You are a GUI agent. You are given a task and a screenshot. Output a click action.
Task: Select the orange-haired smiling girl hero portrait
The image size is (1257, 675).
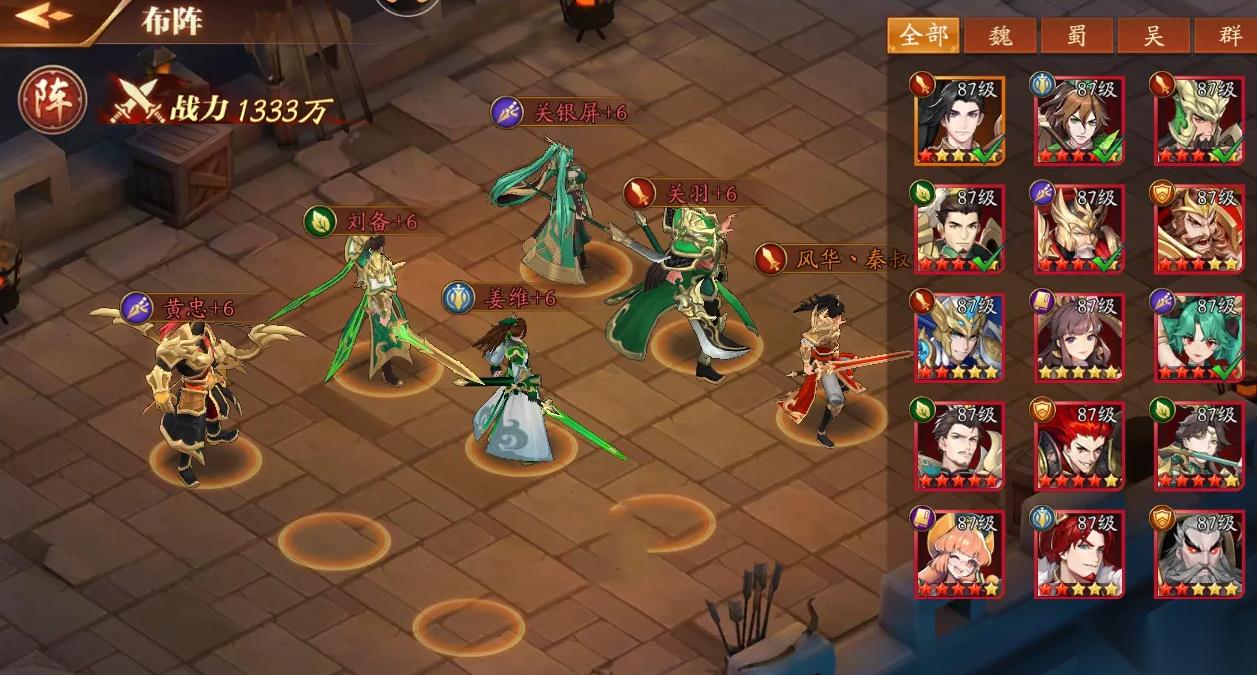pyautogui.click(x=958, y=553)
